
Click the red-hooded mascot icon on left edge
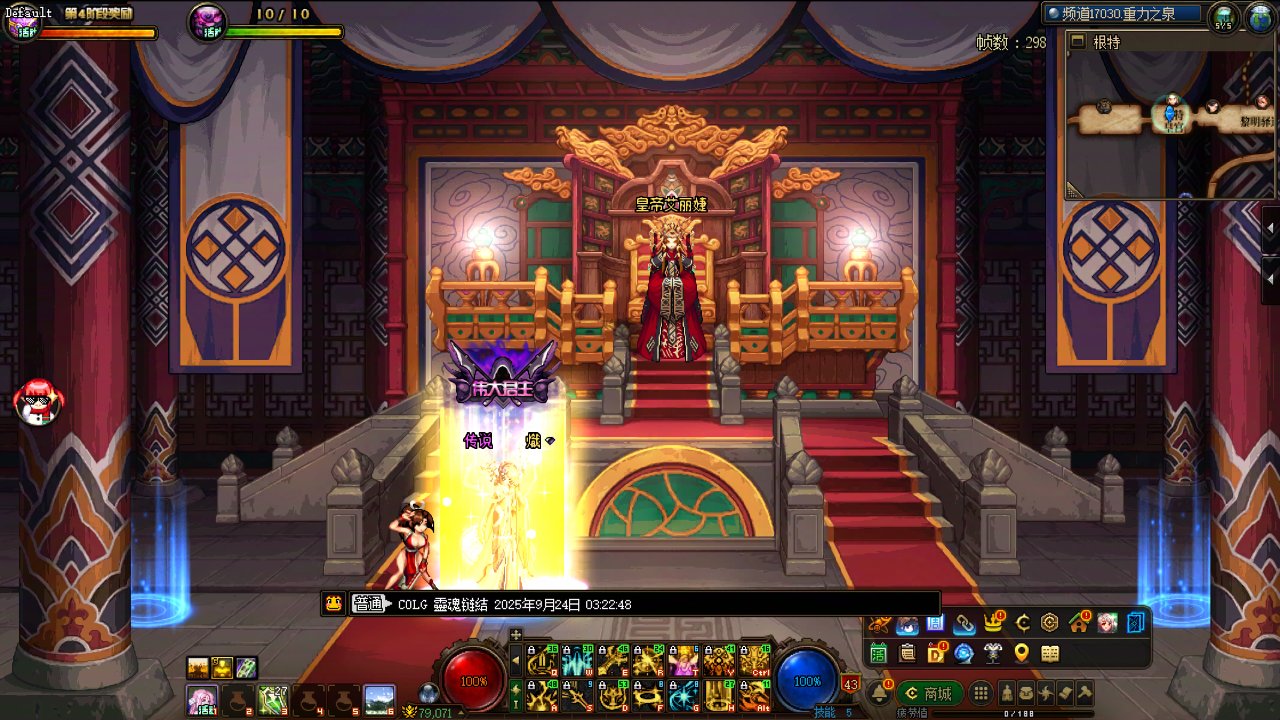[38, 402]
